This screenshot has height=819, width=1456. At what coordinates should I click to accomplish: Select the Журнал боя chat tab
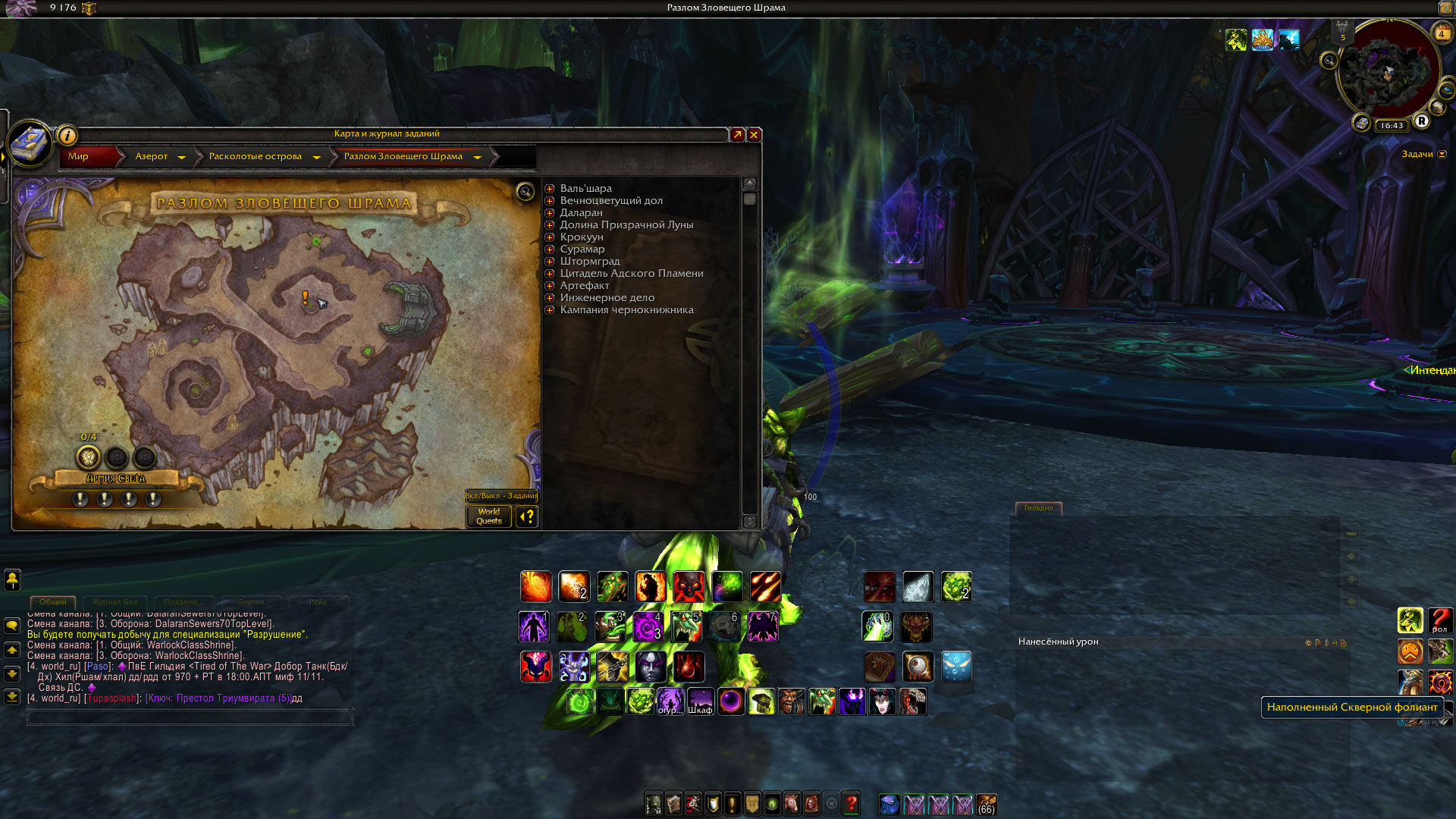pyautogui.click(x=115, y=602)
